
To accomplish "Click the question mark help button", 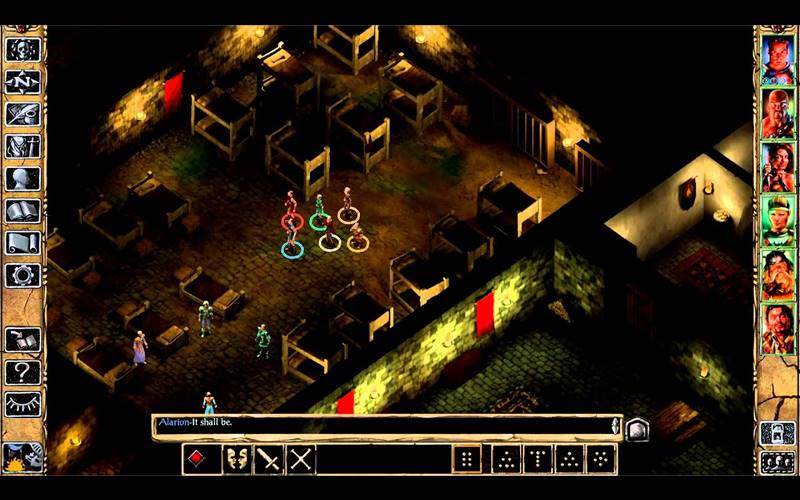I will pyautogui.click(x=22, y=372).
